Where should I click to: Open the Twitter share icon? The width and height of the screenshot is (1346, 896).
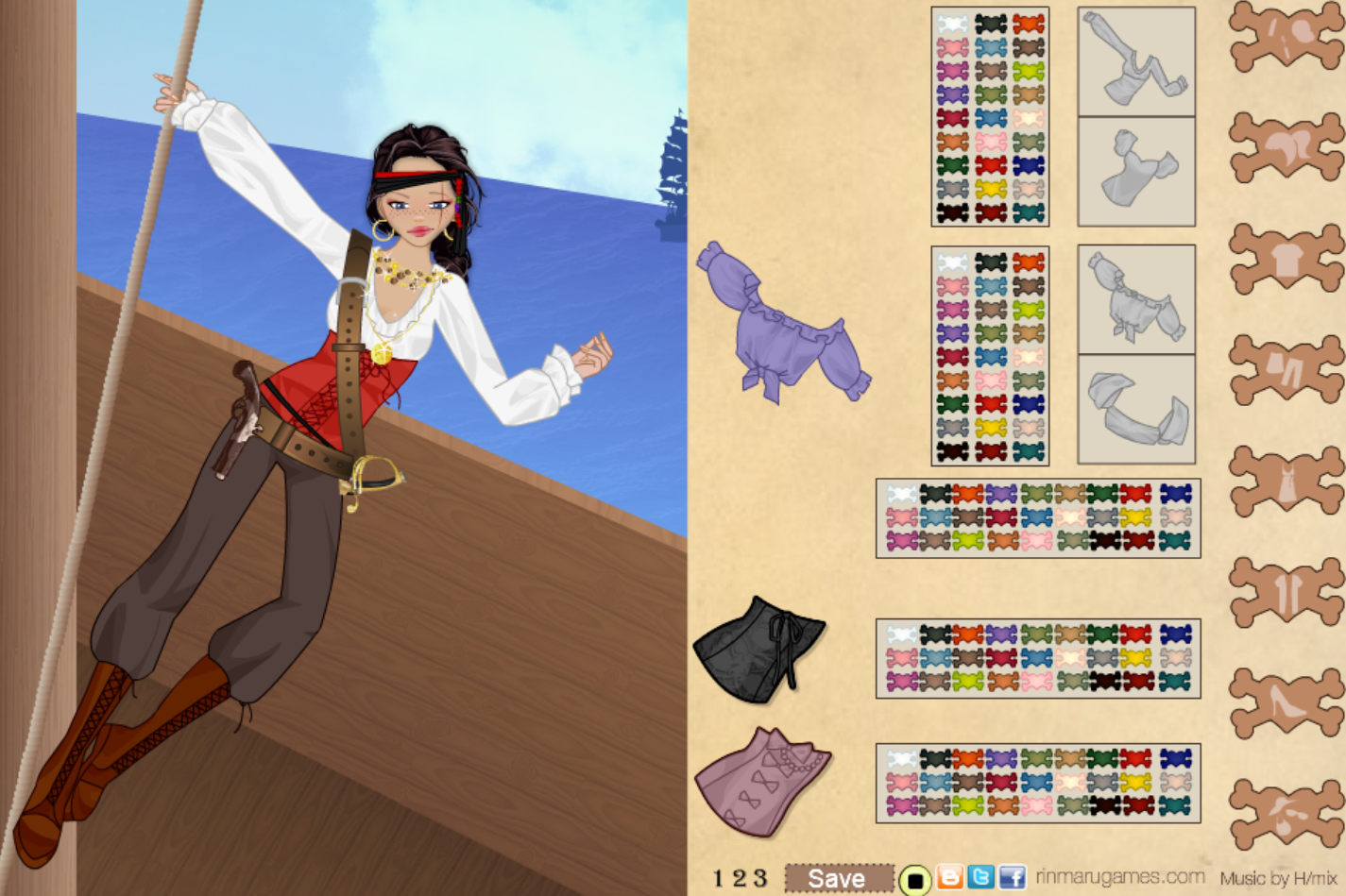point(980,876)
